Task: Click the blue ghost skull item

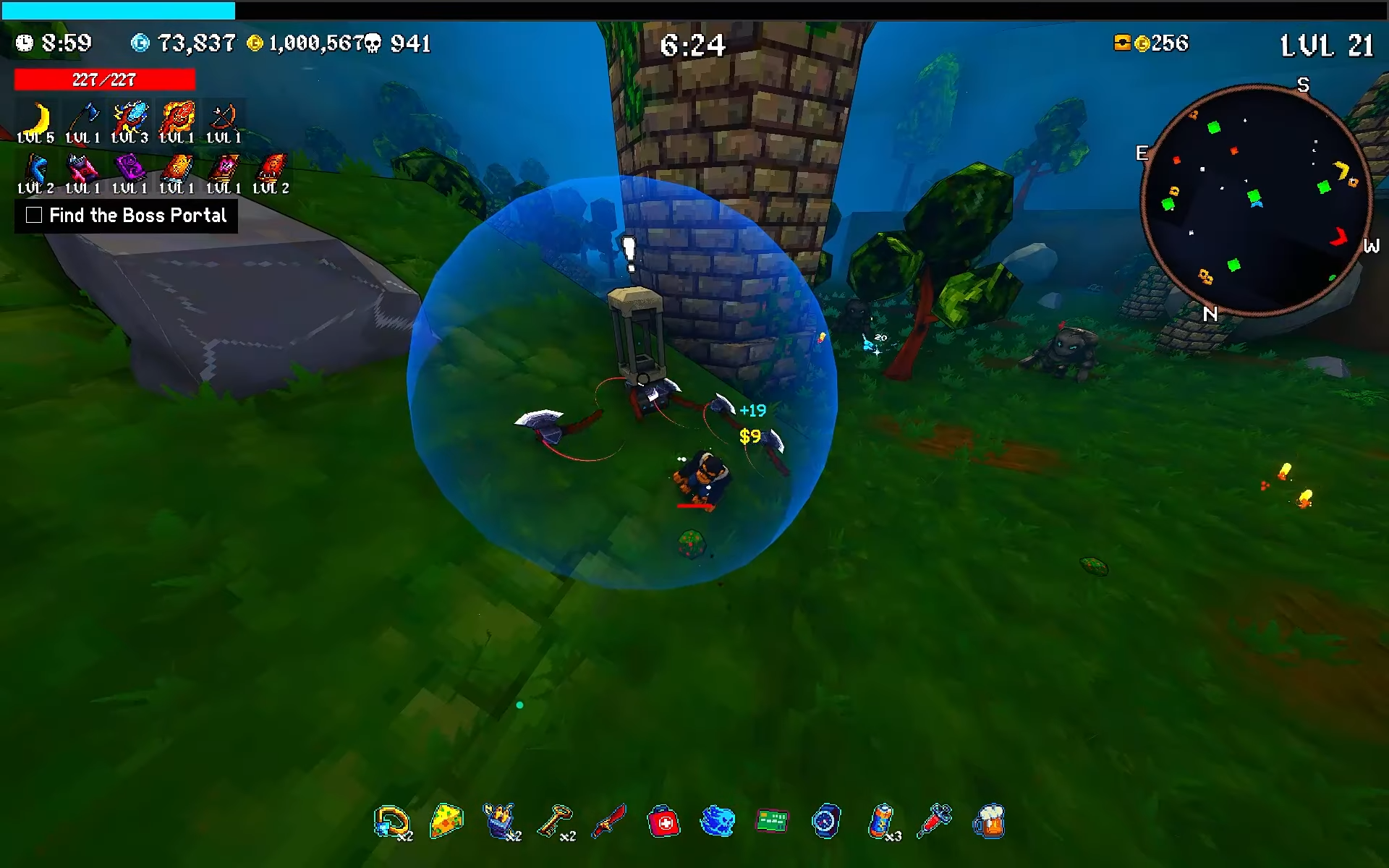Action: [x=718, y=822]
